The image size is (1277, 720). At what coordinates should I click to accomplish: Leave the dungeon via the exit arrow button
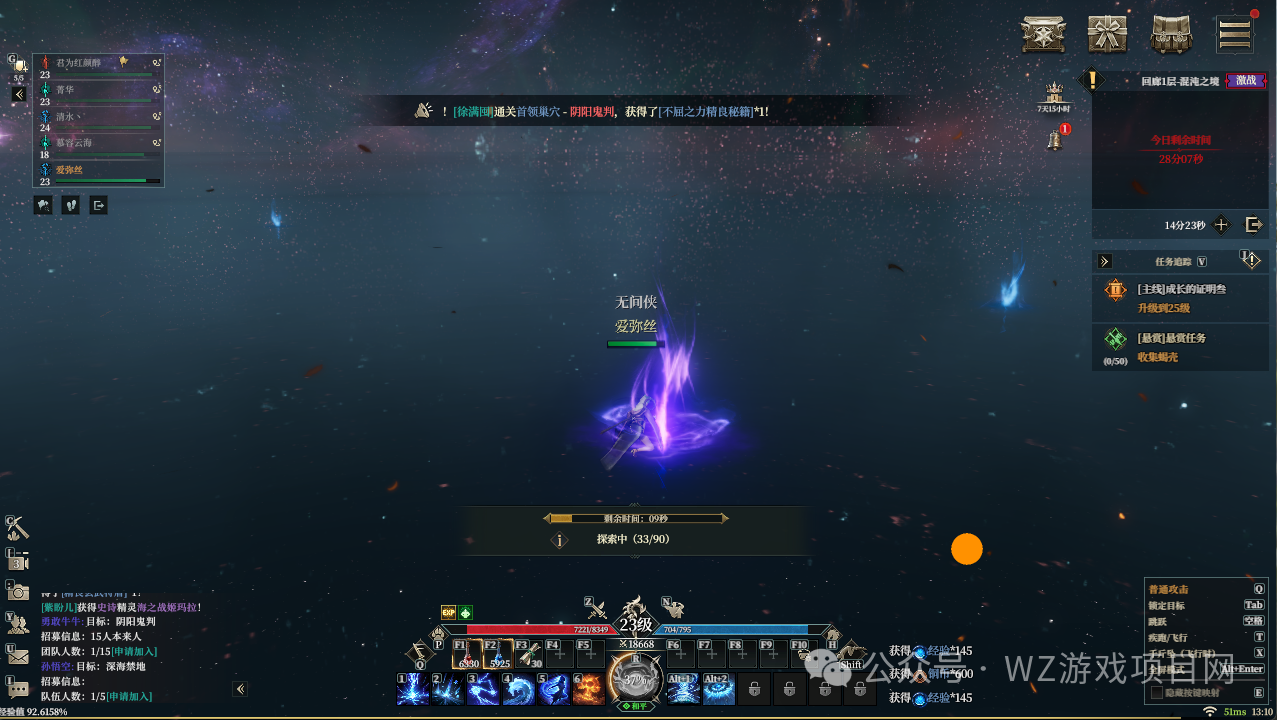(1253, 225)
